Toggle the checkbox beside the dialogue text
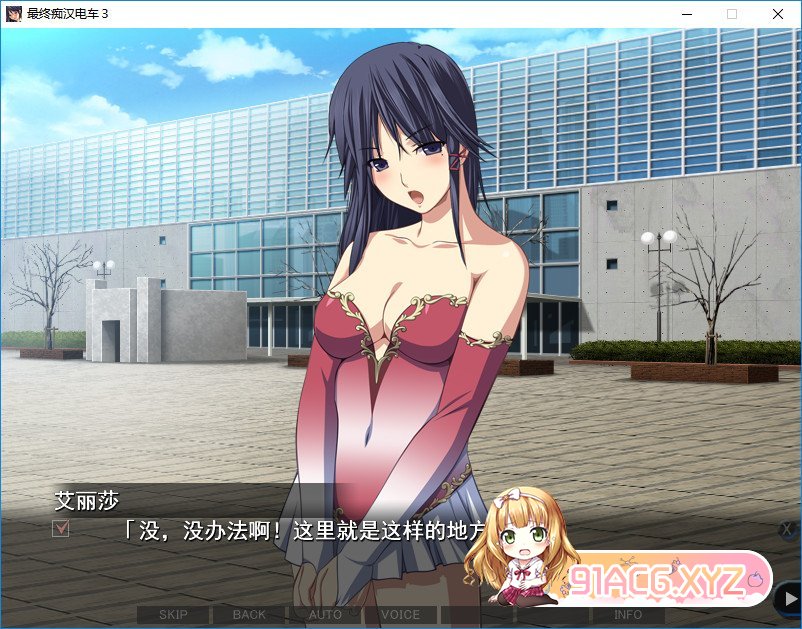 pyautogui.click(x=61, y=528)
